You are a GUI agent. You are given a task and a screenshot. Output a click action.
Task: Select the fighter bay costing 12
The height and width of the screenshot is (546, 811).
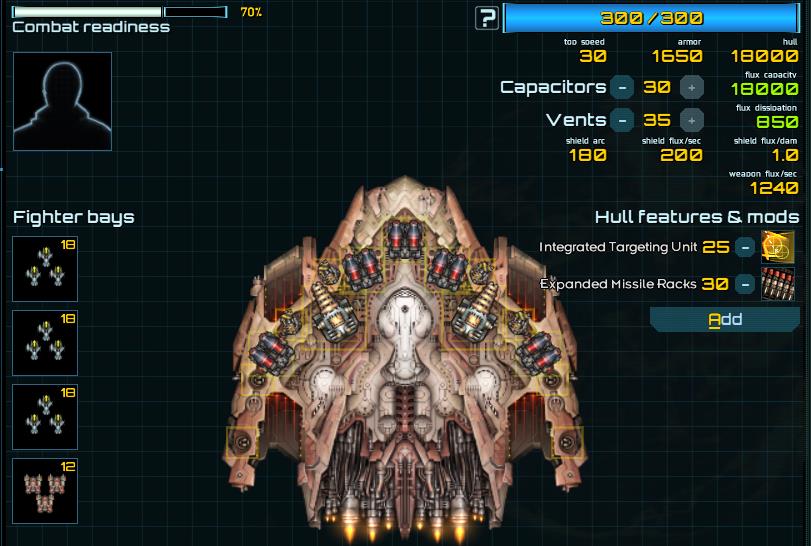coord(45,490)
